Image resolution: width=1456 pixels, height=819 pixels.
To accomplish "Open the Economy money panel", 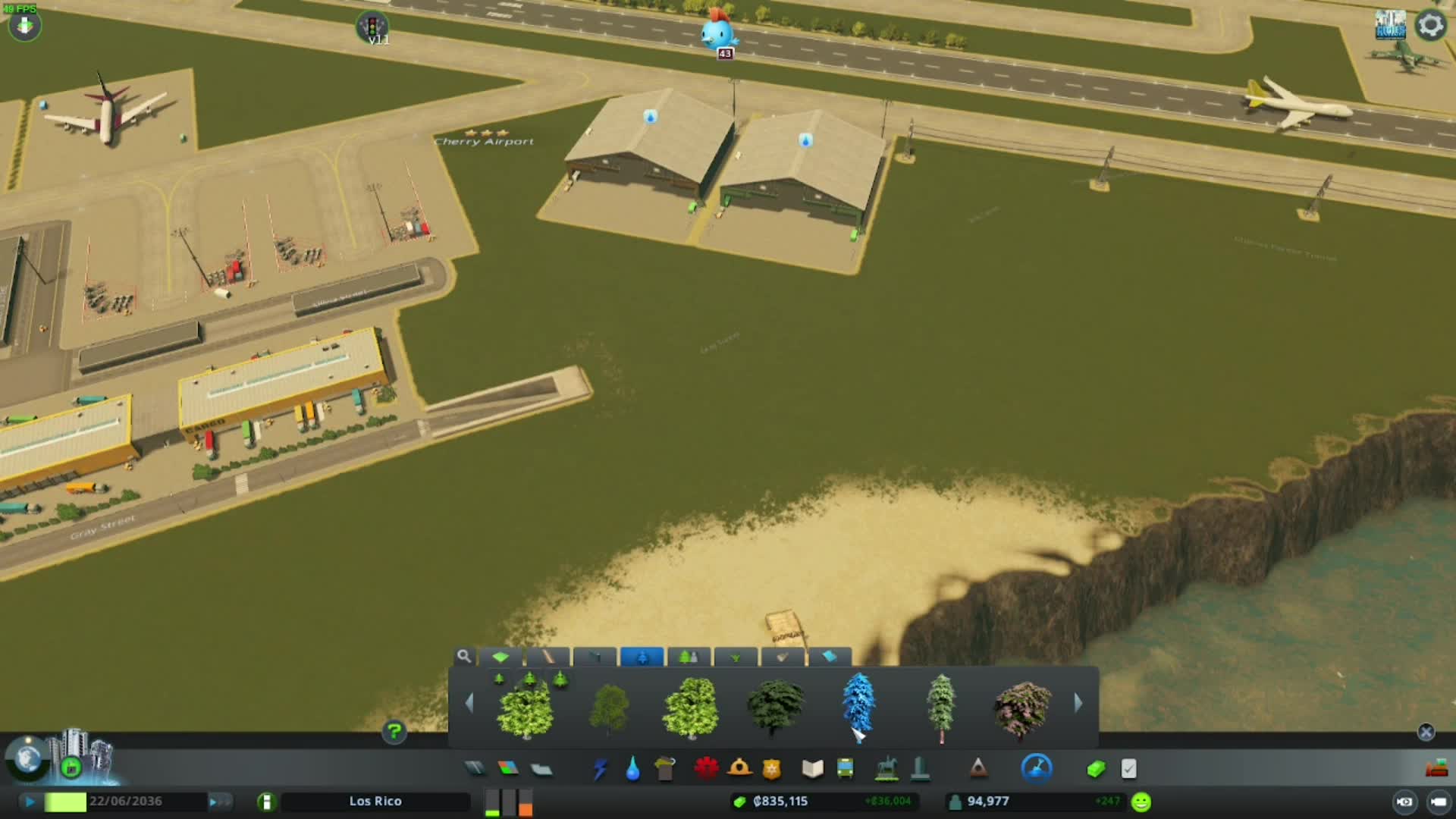I will [x=1096, y=769].
